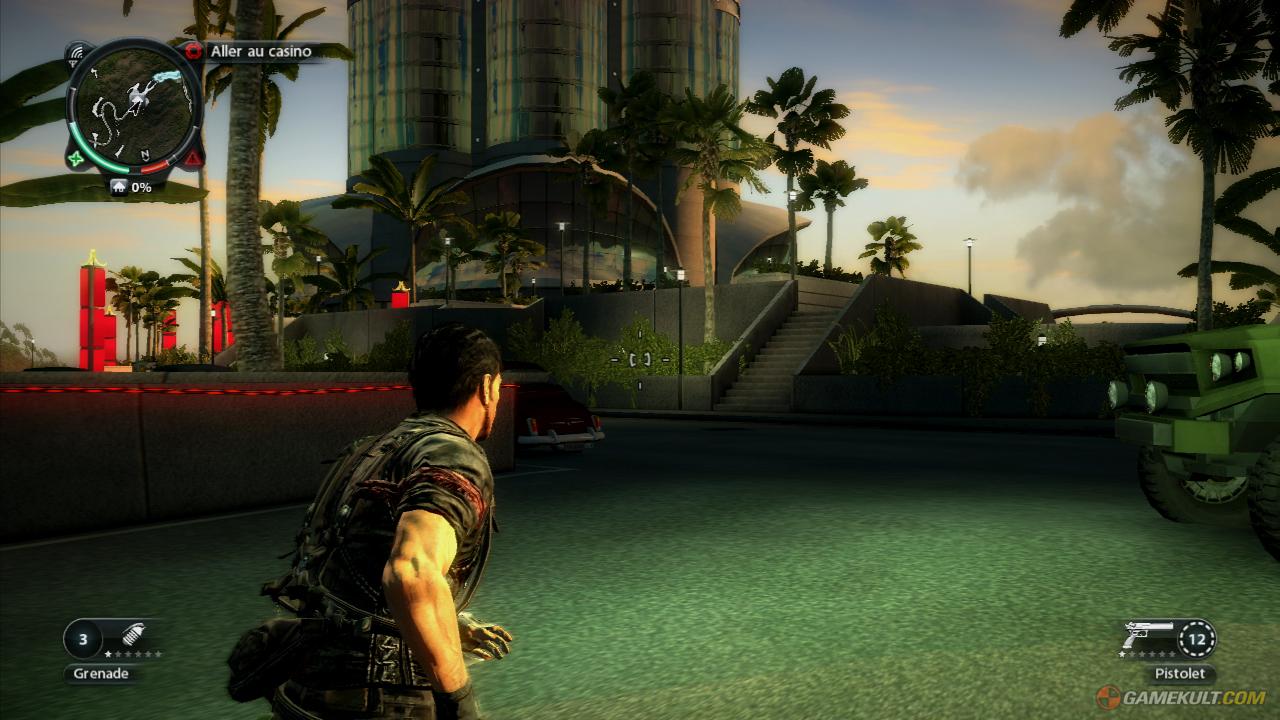The width and height of the screenshot is (1280, 720).
Task: Click the Grenade weapon label
Action: click(x=102, y=673)
